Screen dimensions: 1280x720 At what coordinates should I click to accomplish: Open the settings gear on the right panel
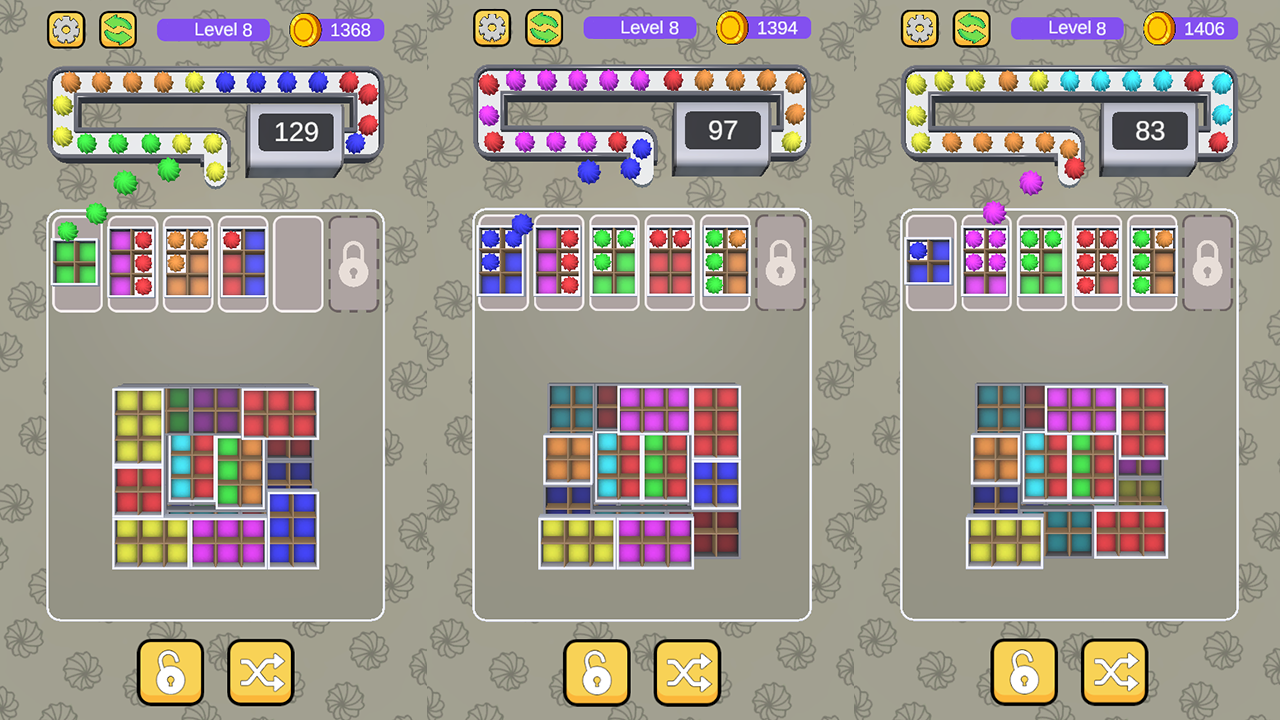click(x=919, y=29)
